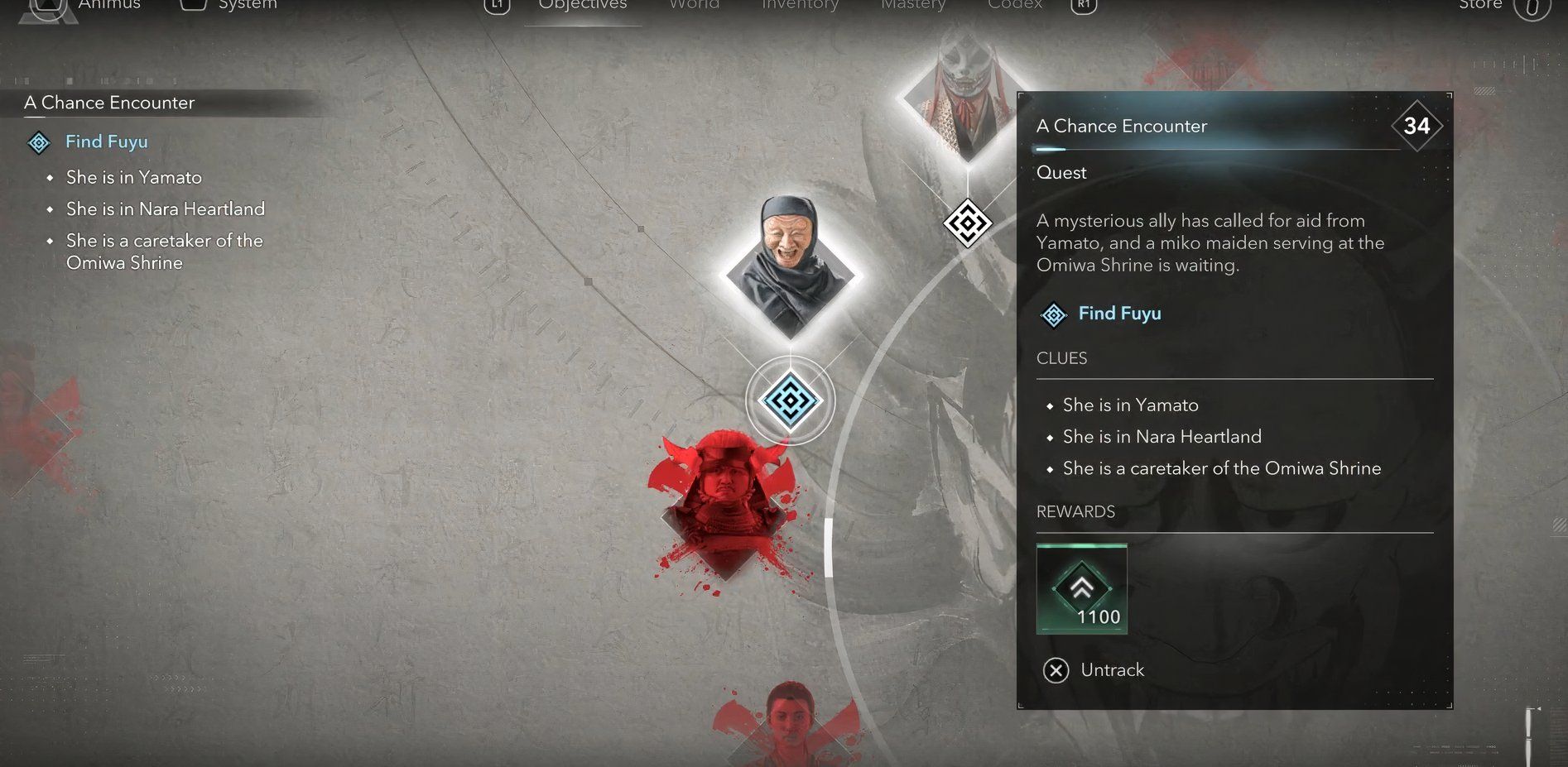Open the Store
Screen dimensions: 1568x767
click(x=1480, y=6)
